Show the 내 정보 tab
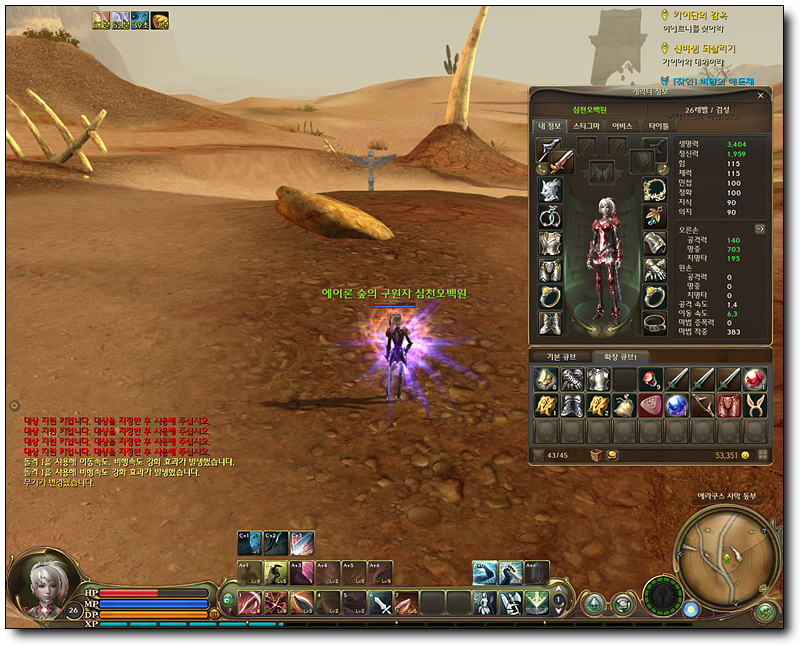 coord(550,126)
